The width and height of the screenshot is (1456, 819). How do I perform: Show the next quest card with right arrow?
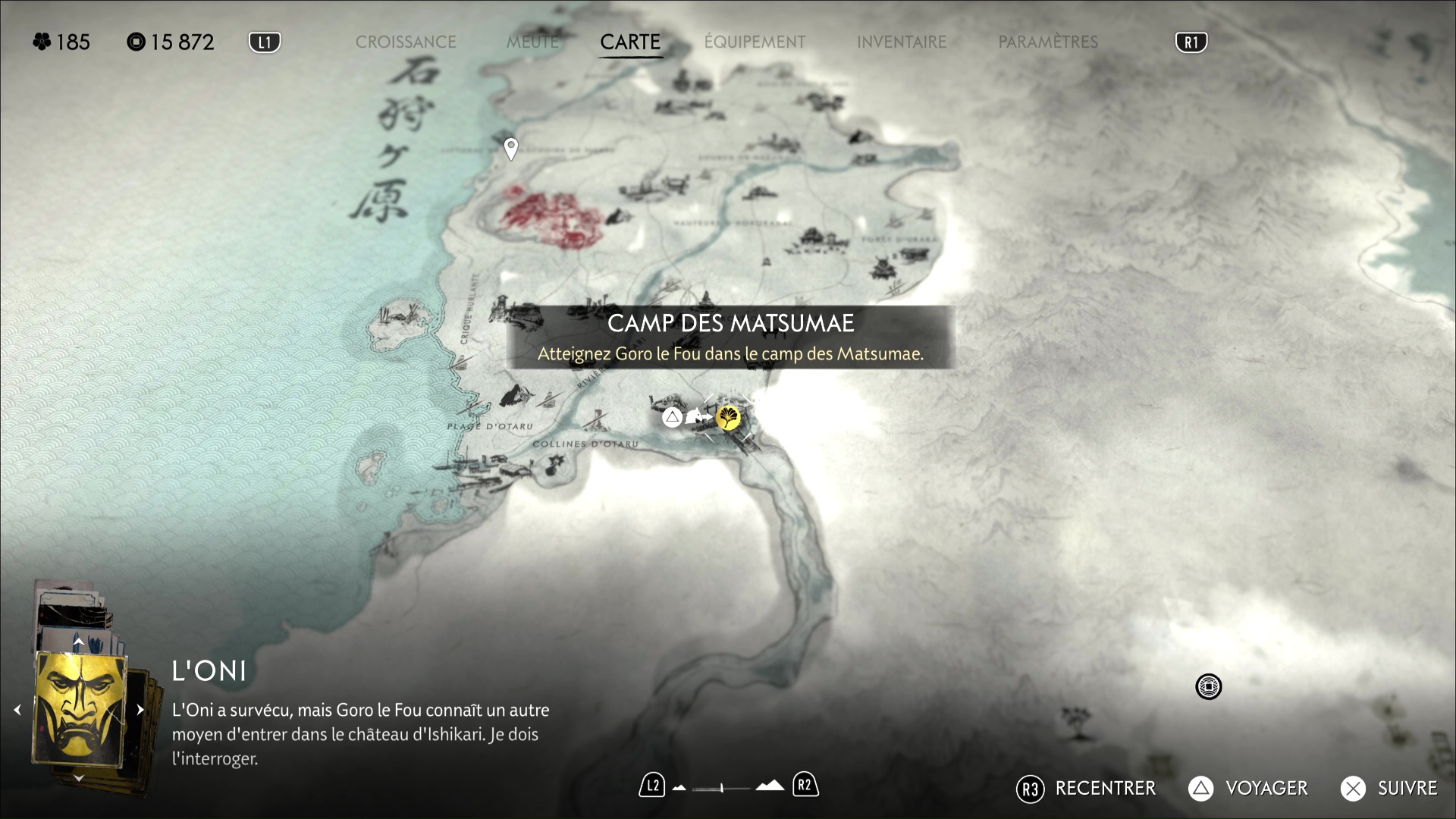[140, 710]
